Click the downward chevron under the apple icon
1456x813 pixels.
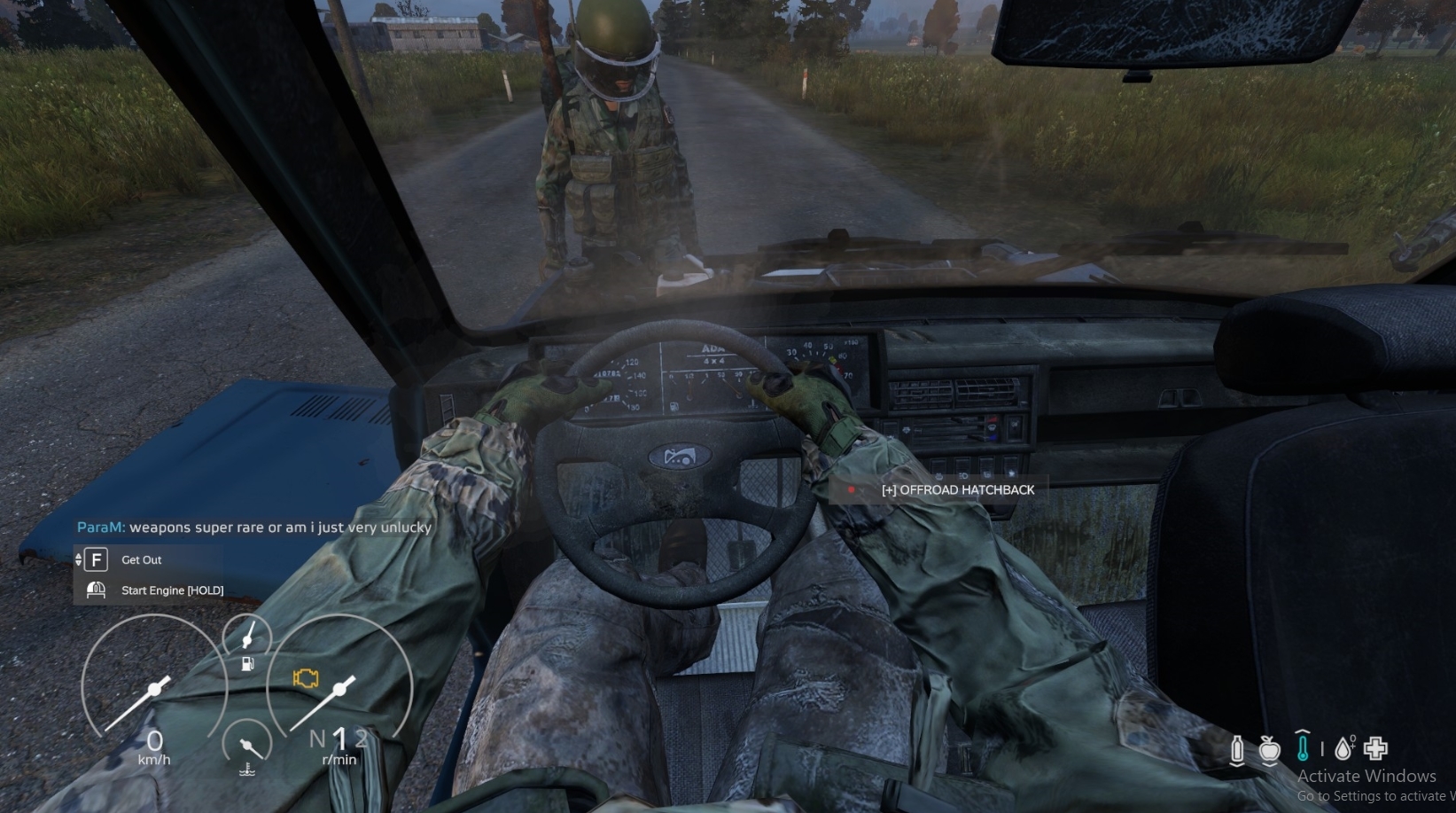[1270, 765]
